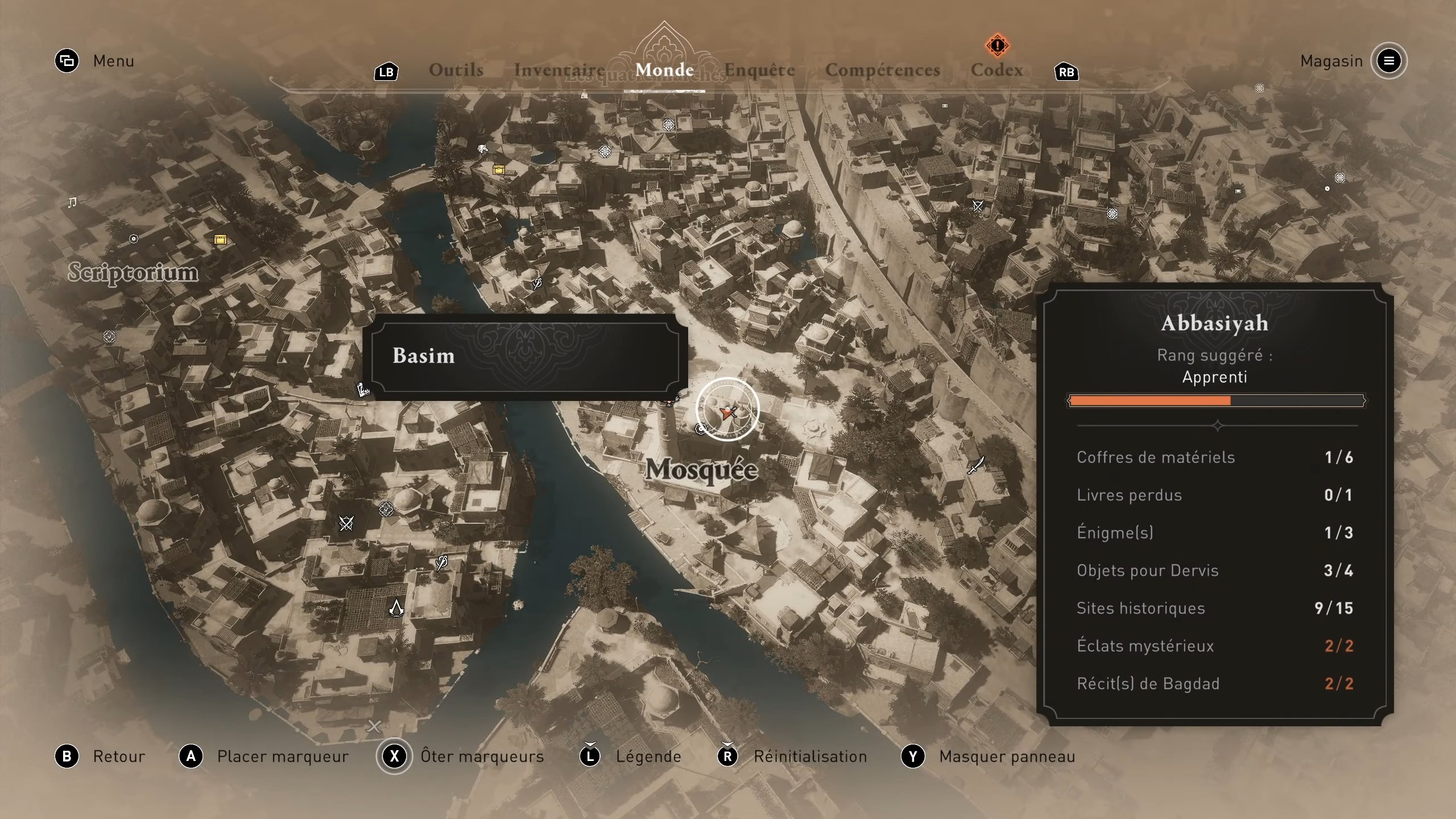Select the white horse map marker

point(482,150)
